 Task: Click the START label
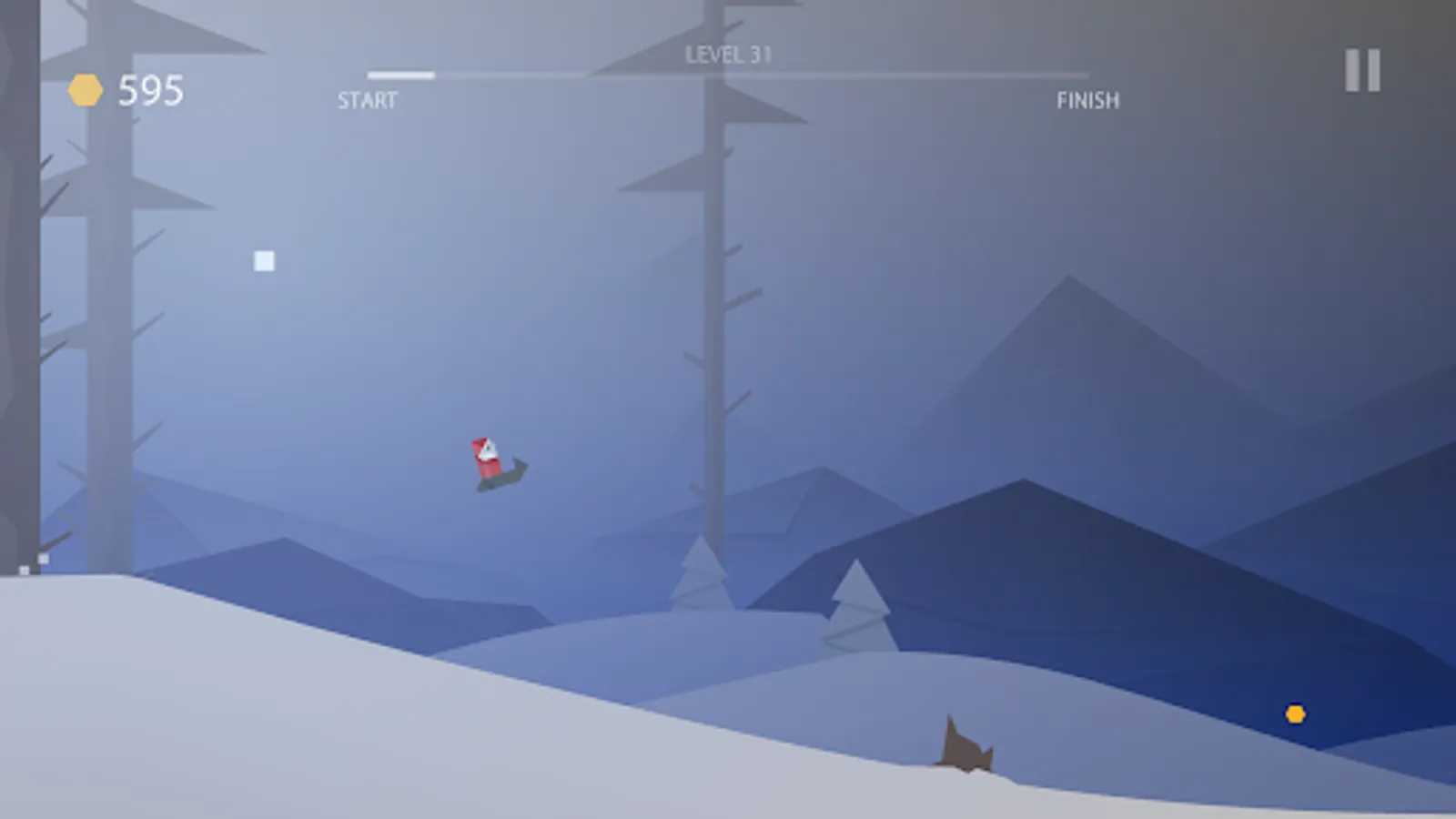(x=368, y=100)
